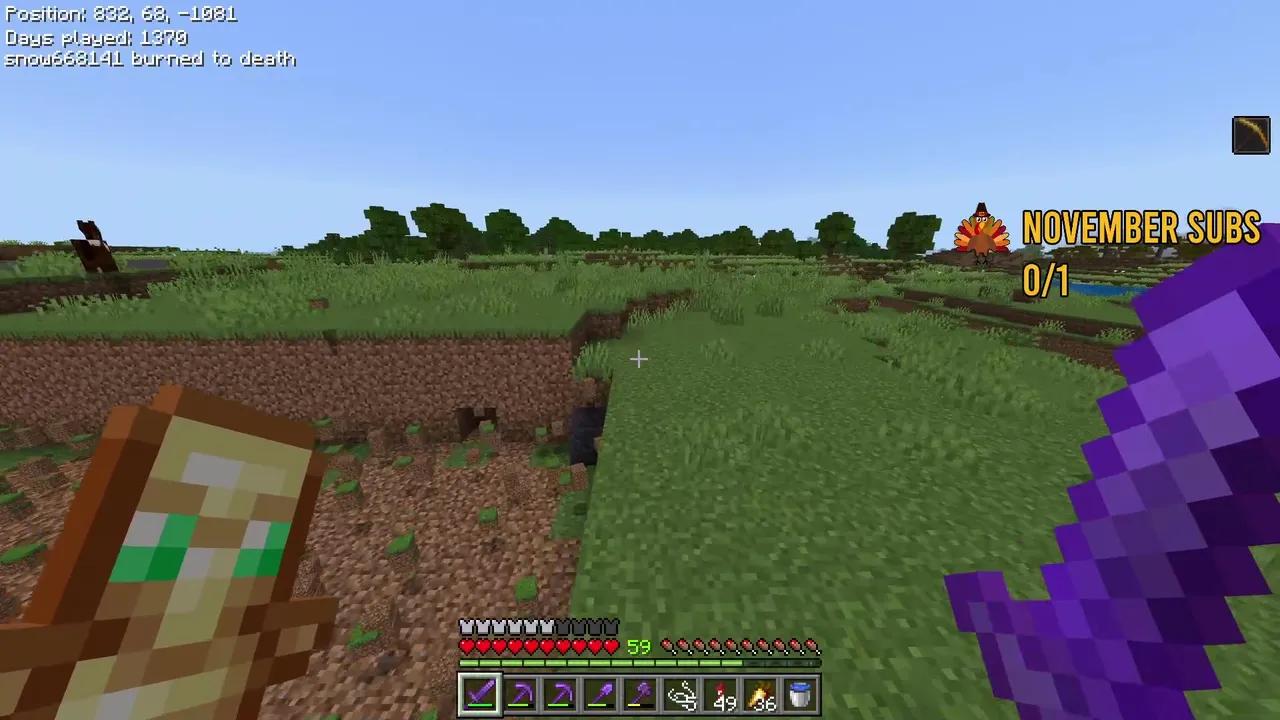Select the first netherite pickaxe in the hotbar

point(520,693)
